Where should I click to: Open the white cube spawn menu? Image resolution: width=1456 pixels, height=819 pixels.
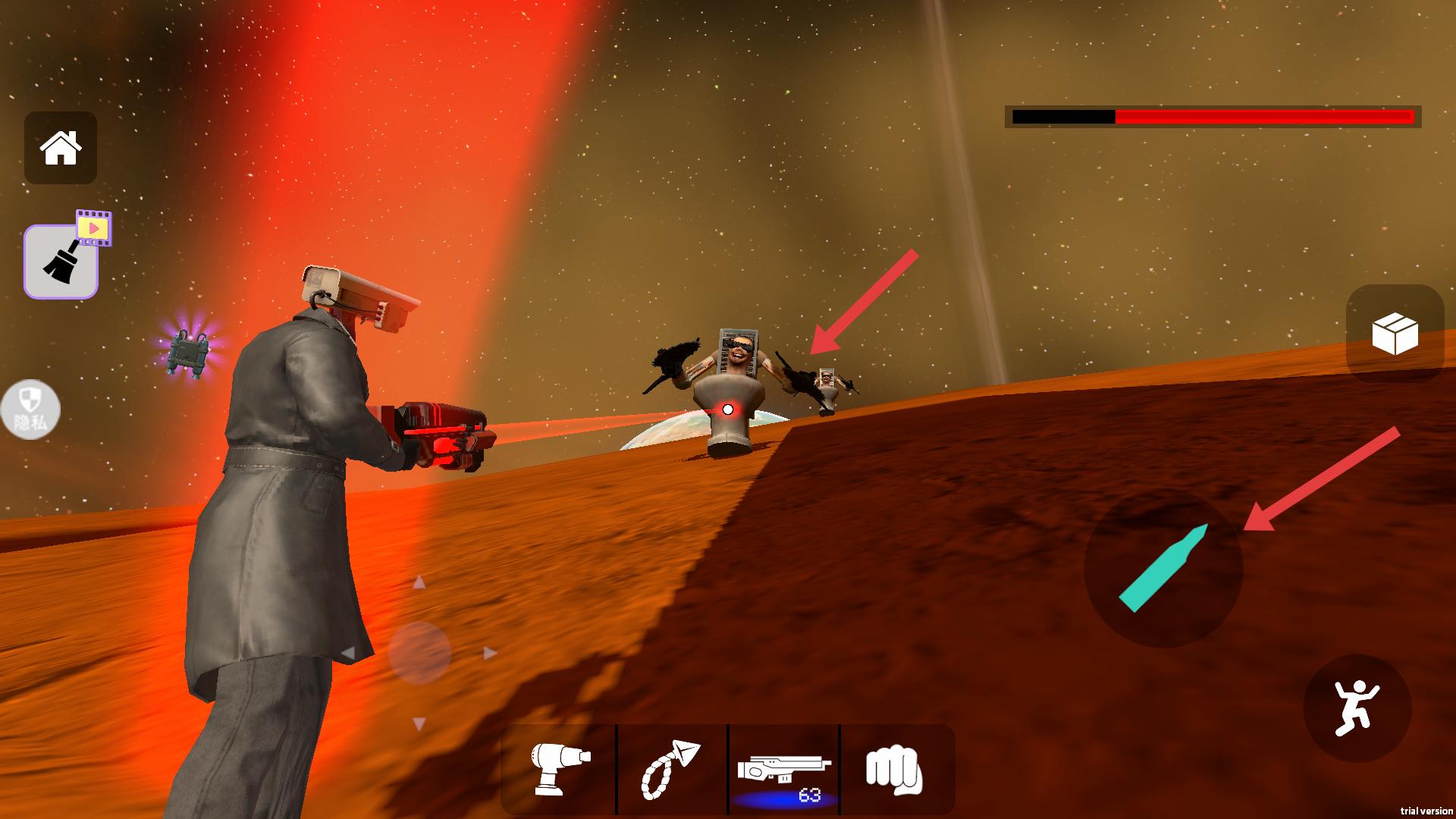pyautogui.click(x=1395, y=334)
